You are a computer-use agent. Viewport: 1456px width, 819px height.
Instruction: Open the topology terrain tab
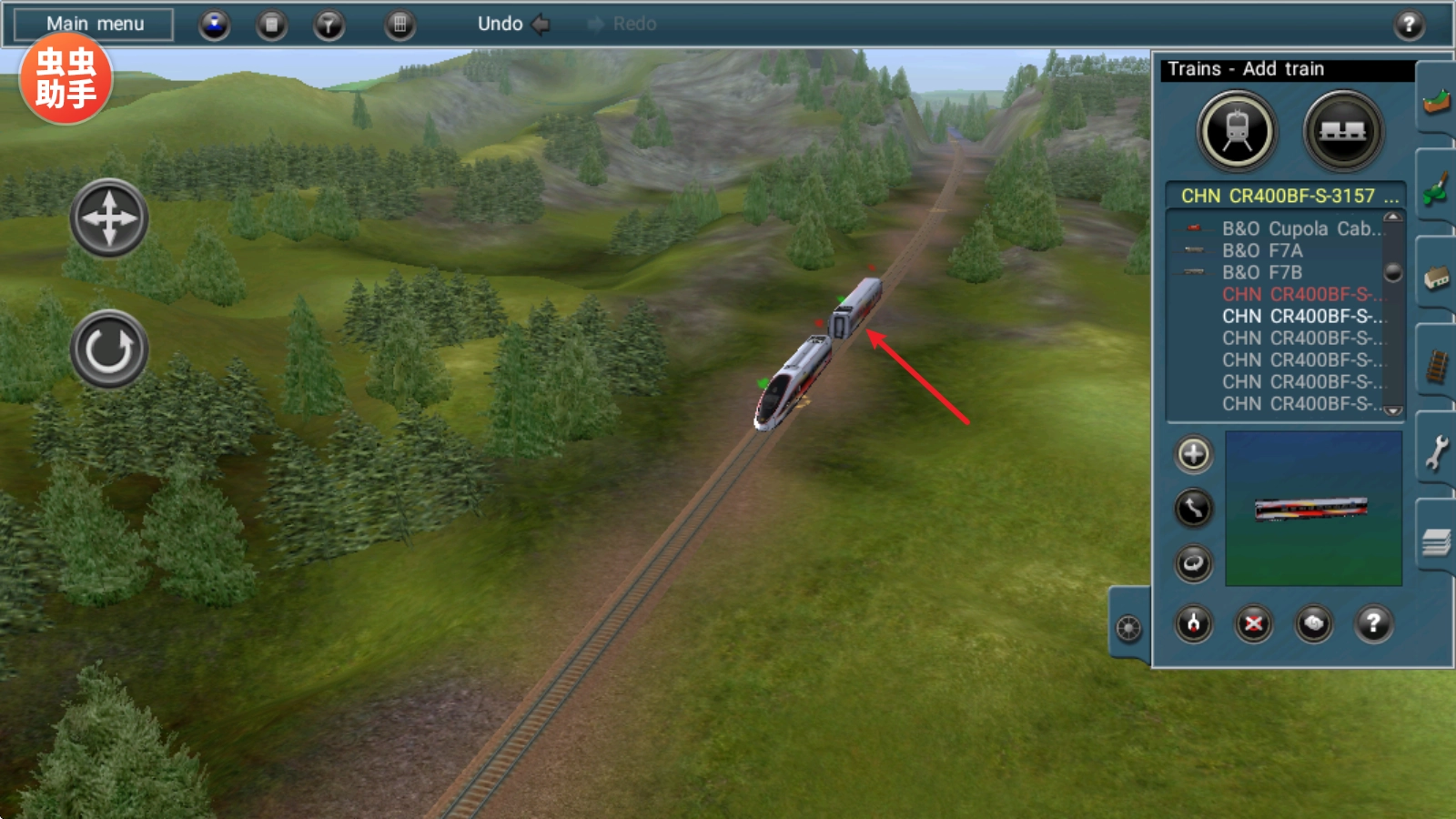[x=1436, y=102]
